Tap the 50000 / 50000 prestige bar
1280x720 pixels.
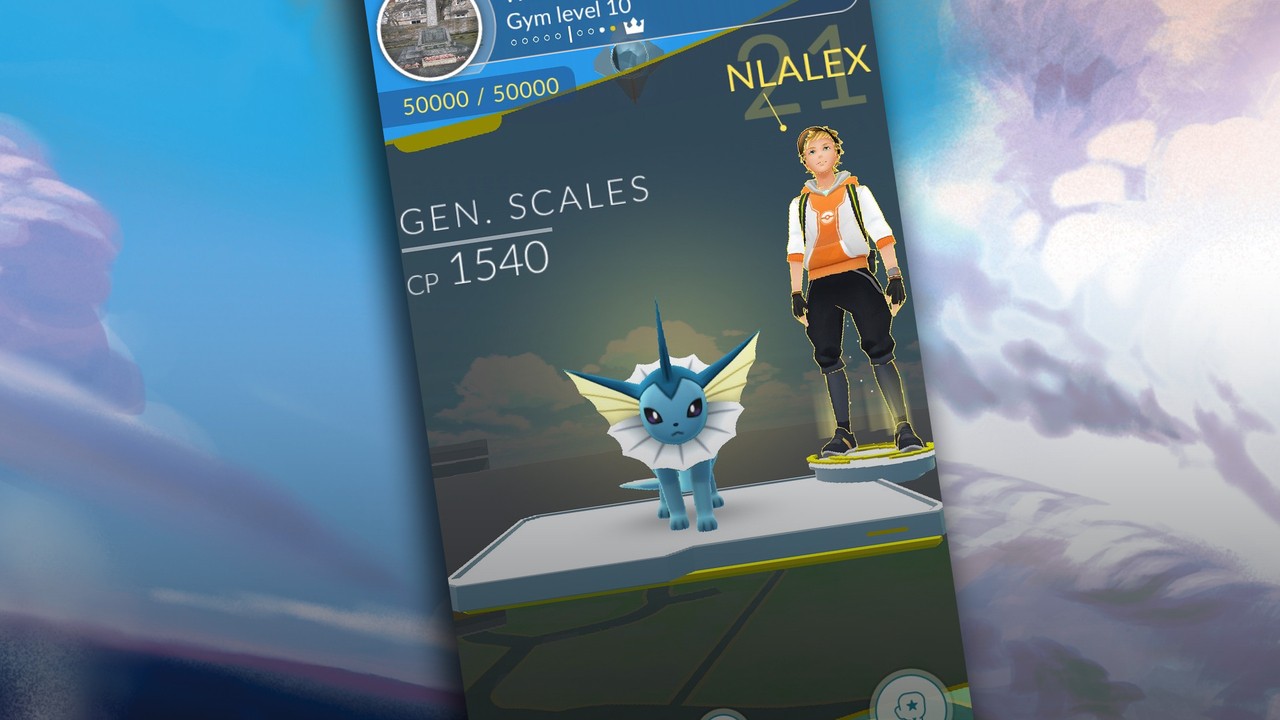click(x=480, y=95)
